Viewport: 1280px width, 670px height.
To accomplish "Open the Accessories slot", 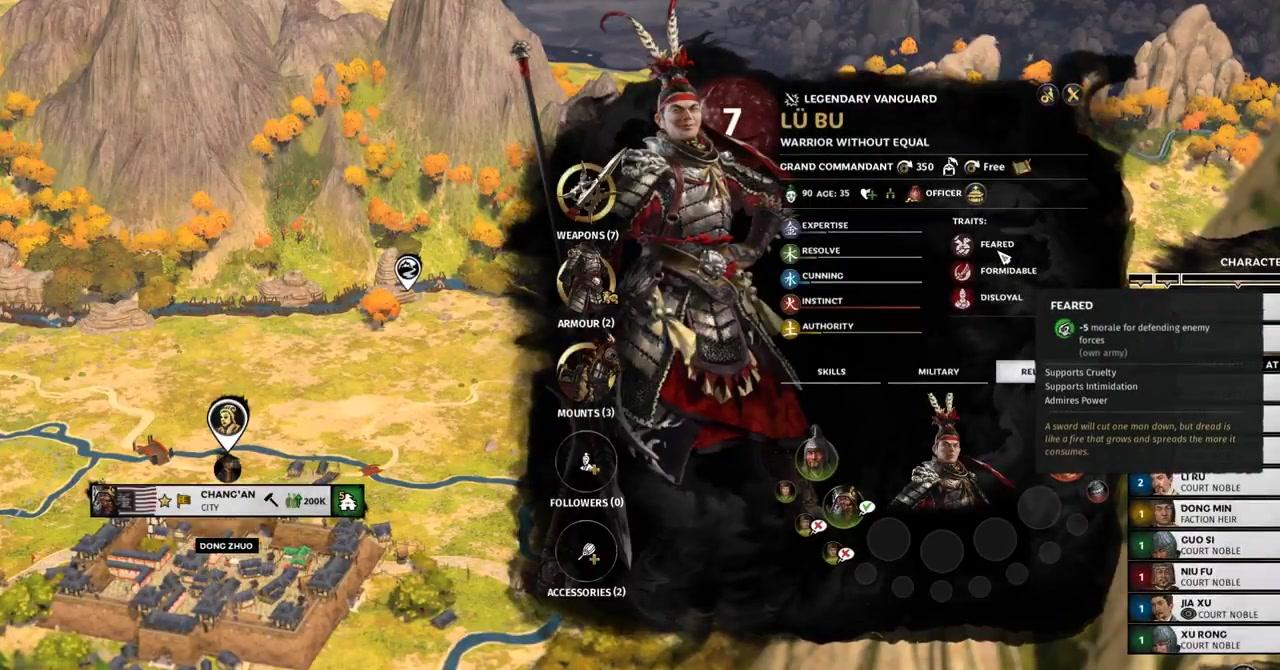I will [587, 551].
